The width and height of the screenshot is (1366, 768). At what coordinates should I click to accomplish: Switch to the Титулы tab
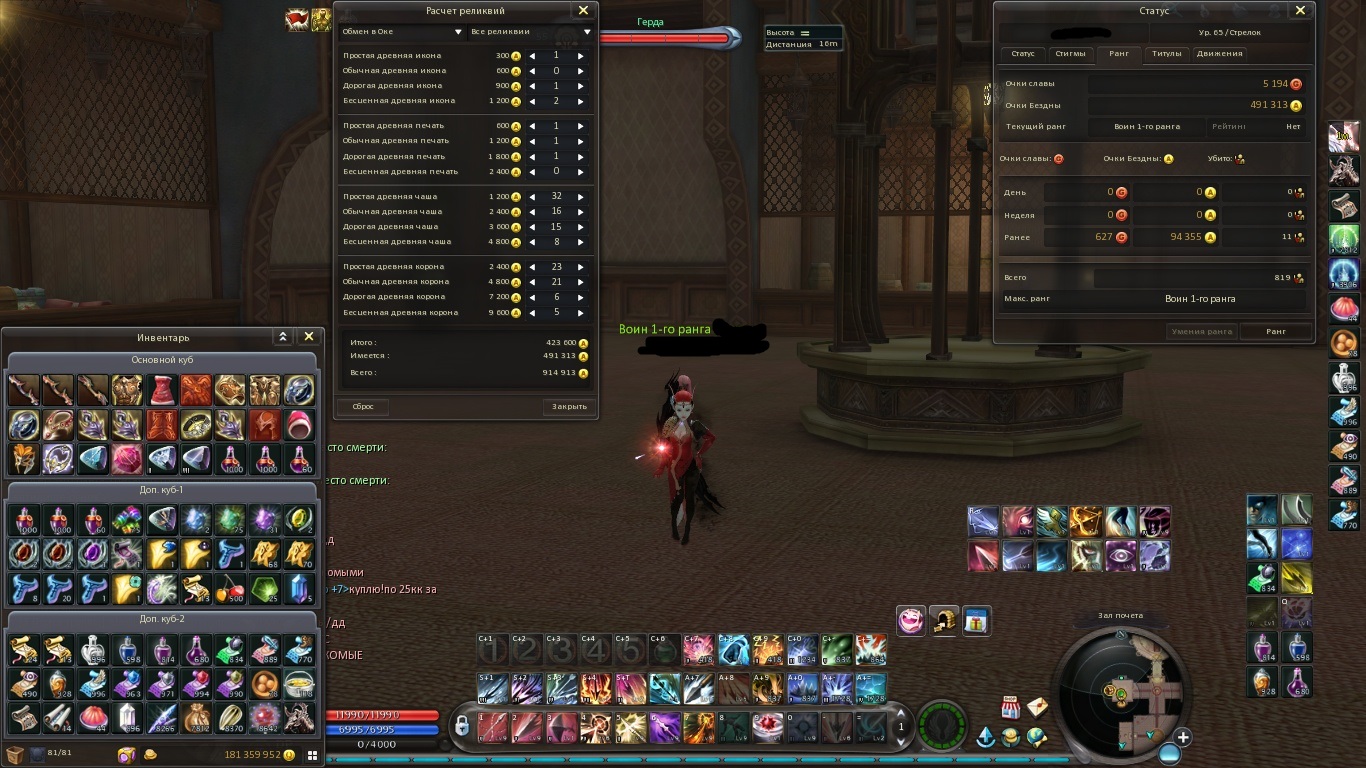click(1166, 54)
